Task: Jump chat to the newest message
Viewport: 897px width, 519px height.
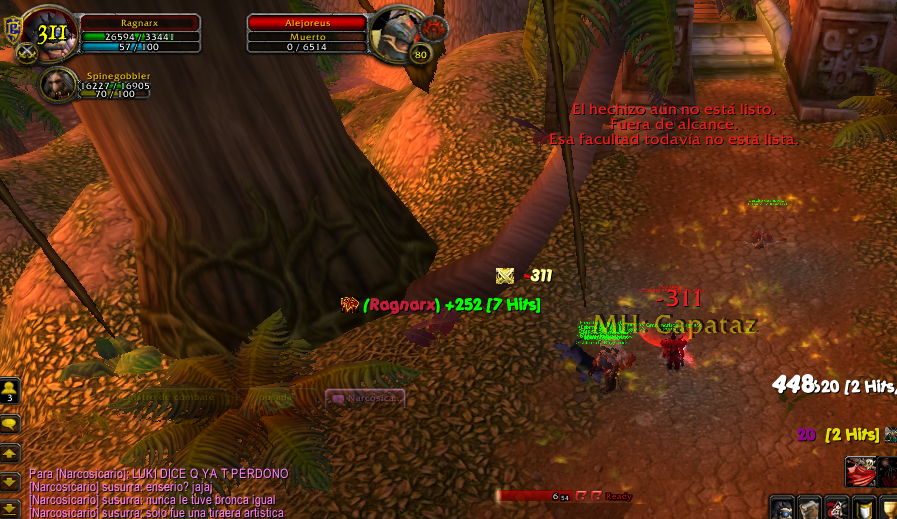Action: [10, 509]
